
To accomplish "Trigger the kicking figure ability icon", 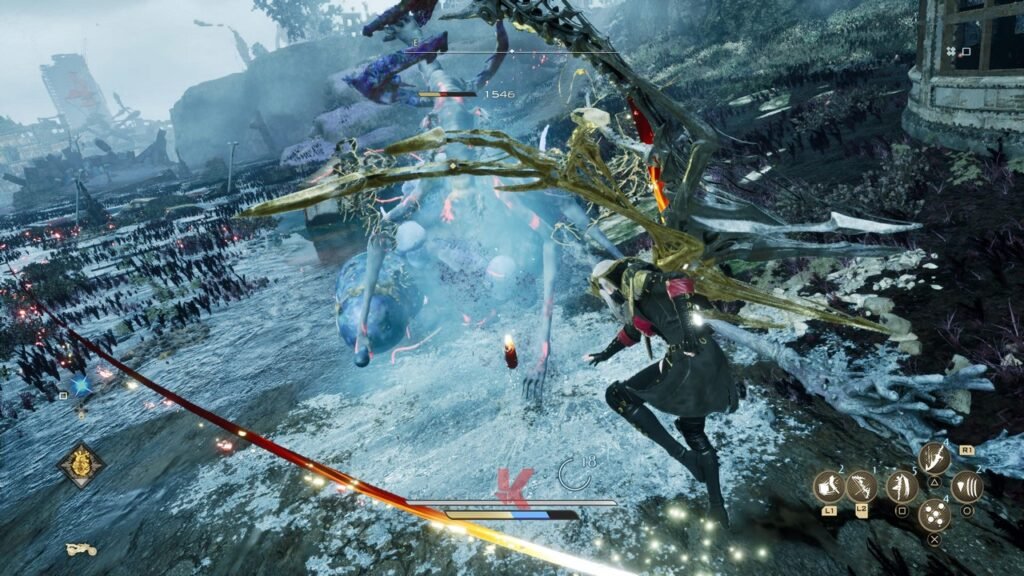I will point(901,487).
